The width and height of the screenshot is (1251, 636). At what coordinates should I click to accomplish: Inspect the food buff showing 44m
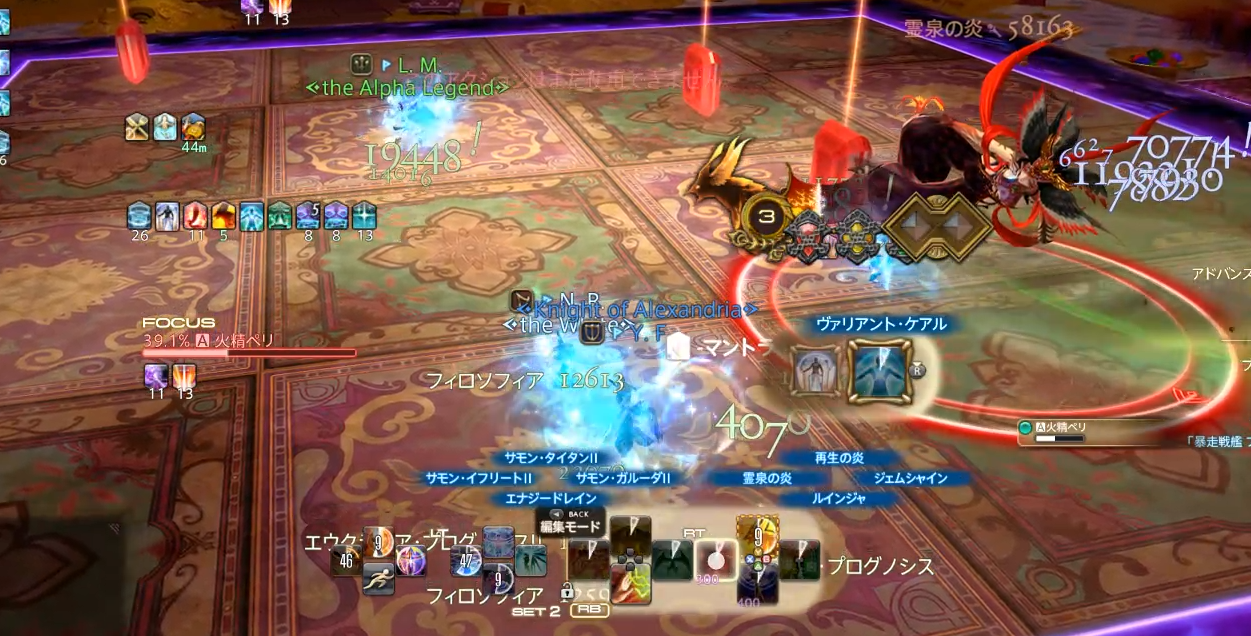[193, 127]
